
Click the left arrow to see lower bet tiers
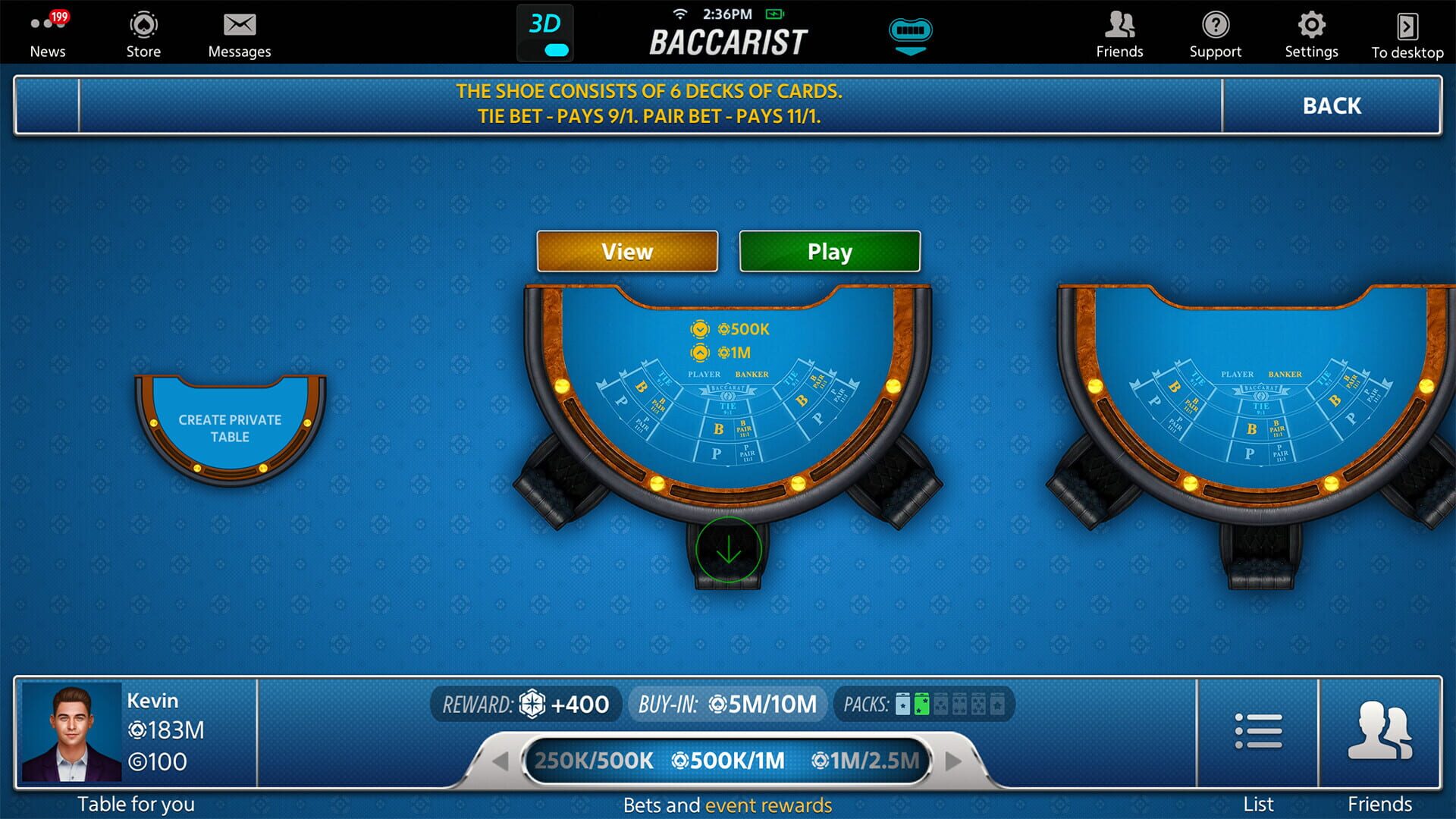500,761
